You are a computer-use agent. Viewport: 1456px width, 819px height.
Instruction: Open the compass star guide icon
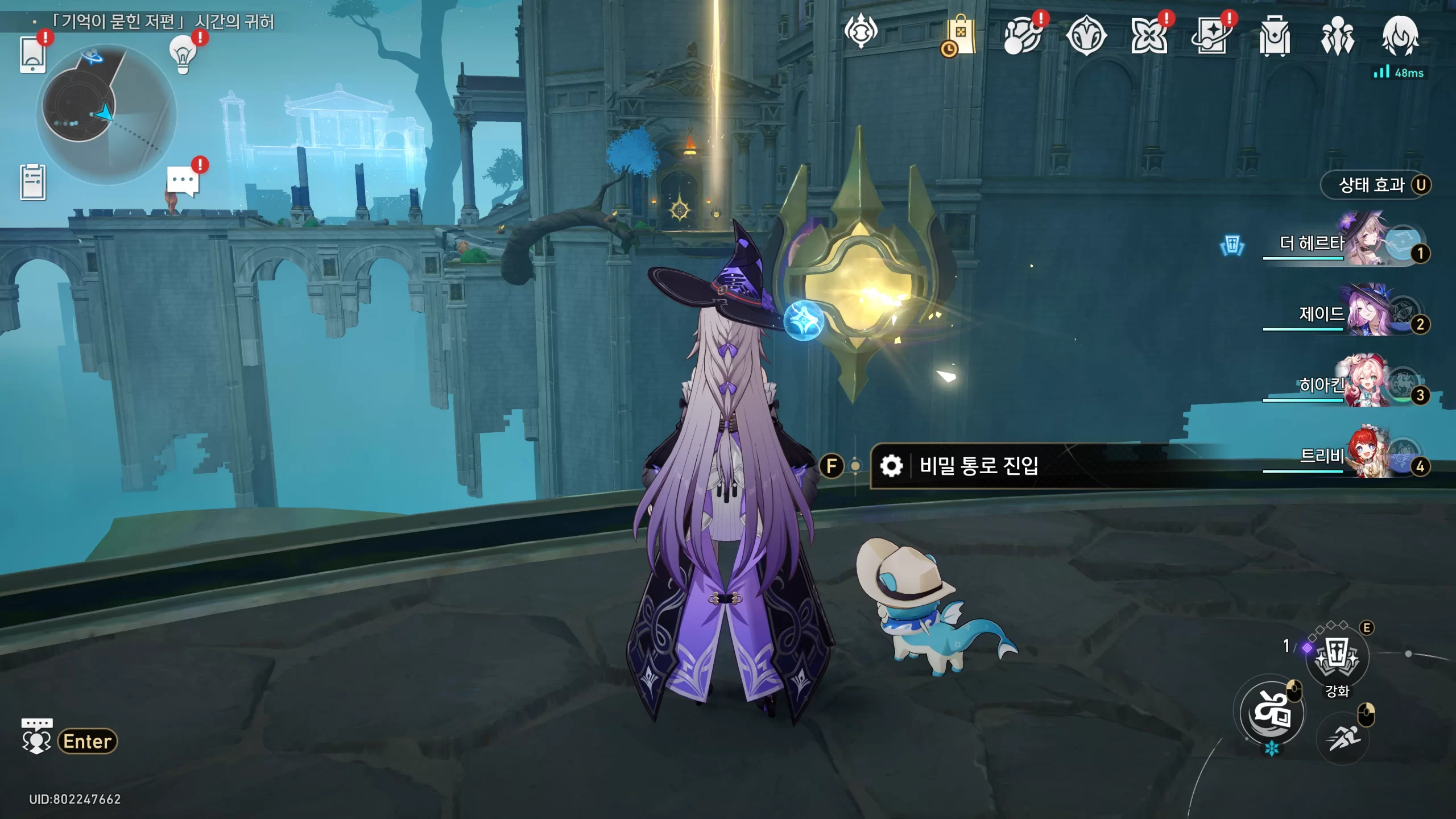click(x=1086, y=36)
